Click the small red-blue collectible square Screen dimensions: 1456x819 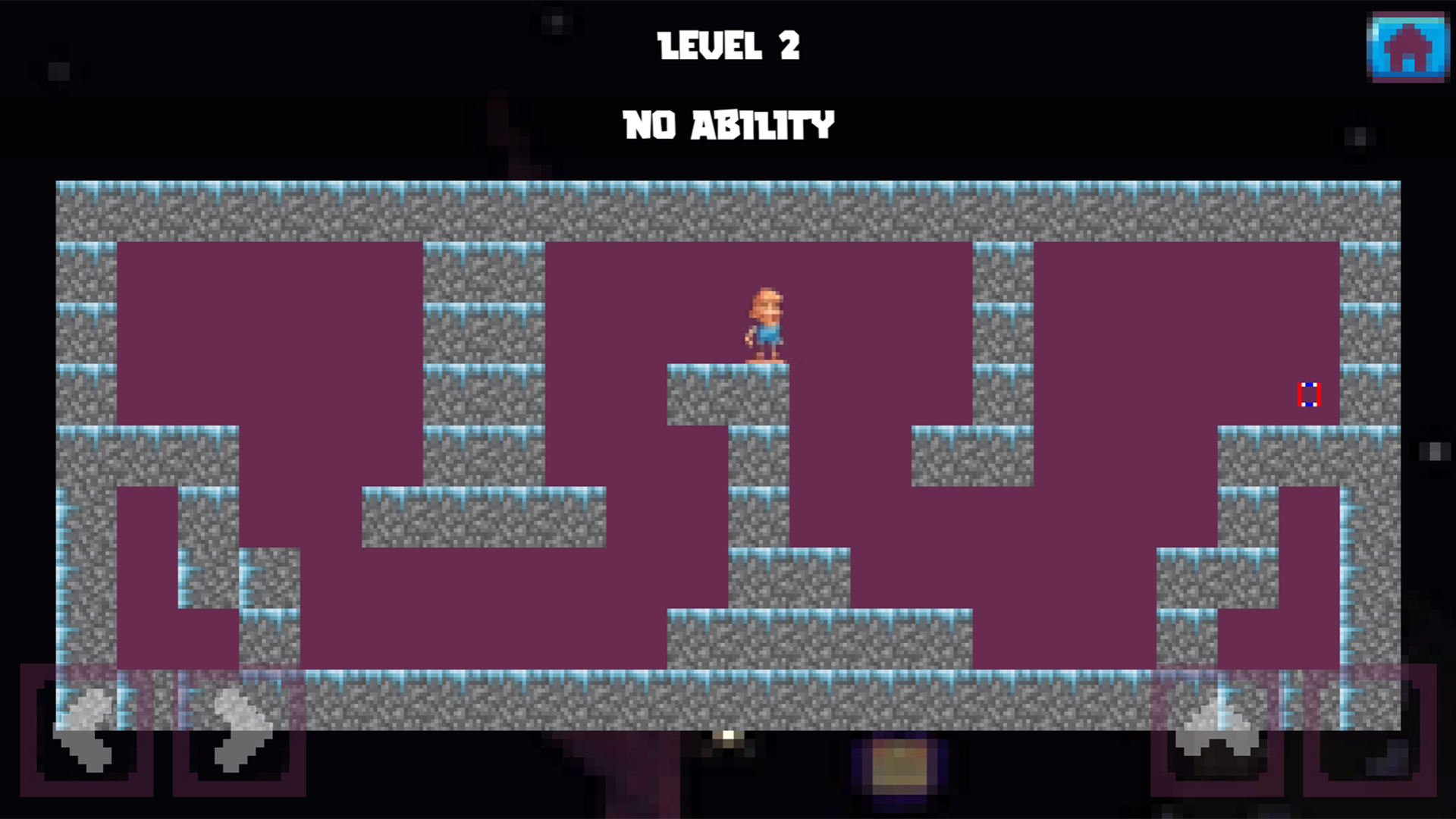pyautogui.click(x=1311, y=395)
